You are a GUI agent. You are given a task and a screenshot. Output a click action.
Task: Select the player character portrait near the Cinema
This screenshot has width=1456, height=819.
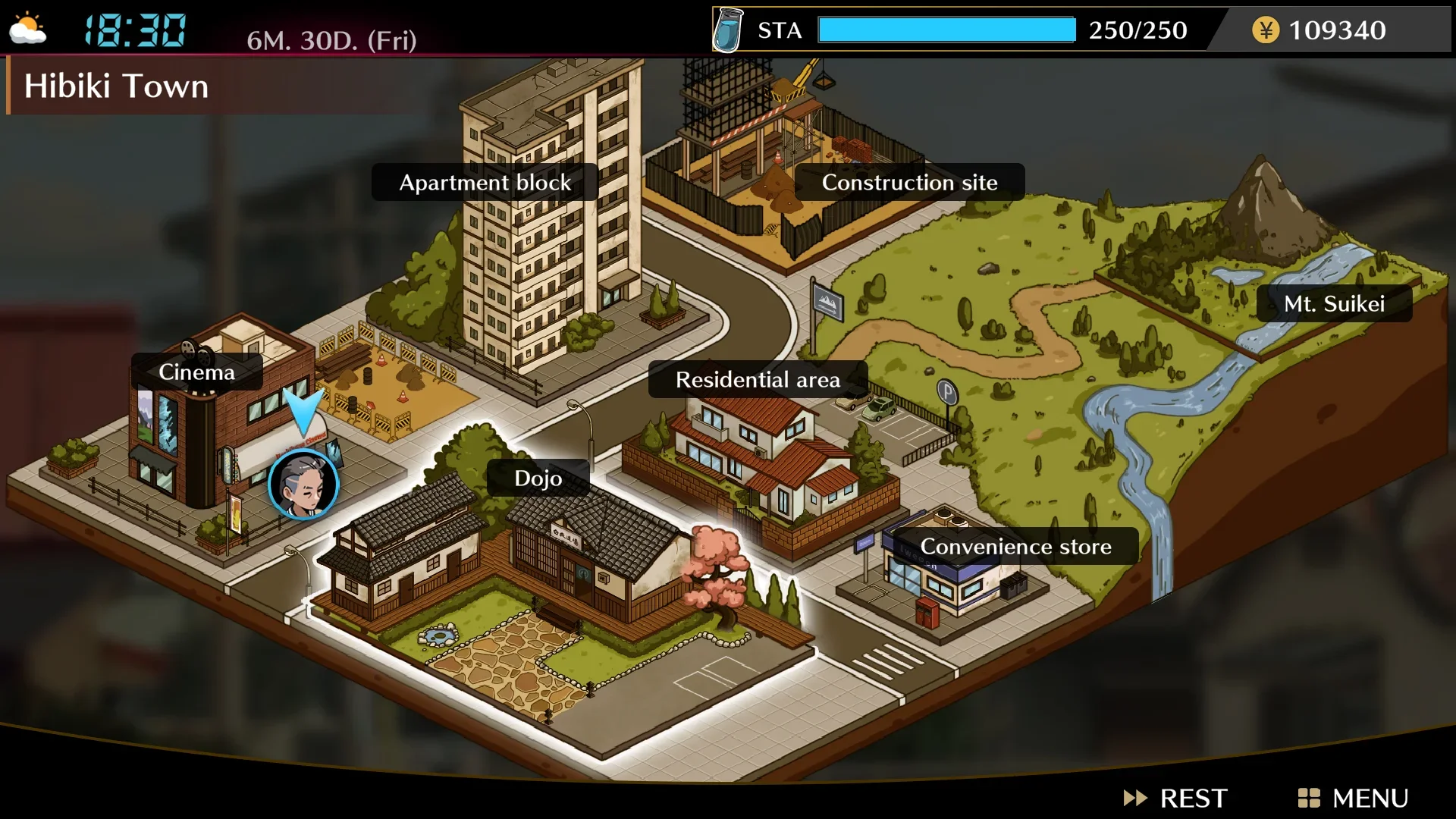(x=303, y=485)
